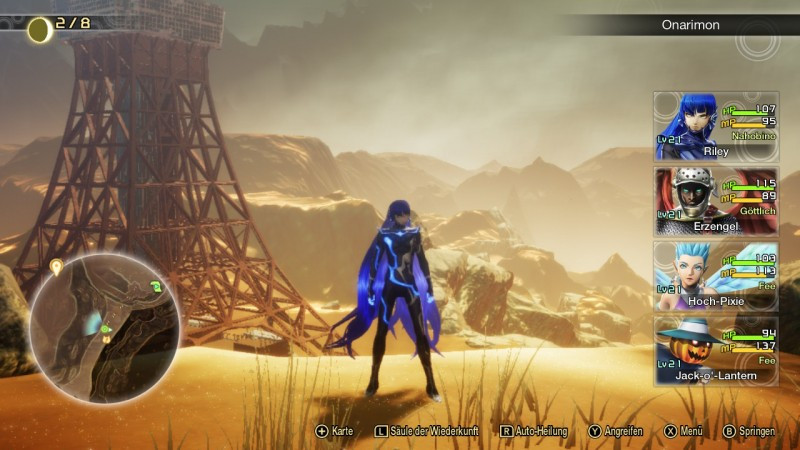The image size is (800, 450).
Task: Select the Erzengel party member panel
Action: (x=716, y=202)
